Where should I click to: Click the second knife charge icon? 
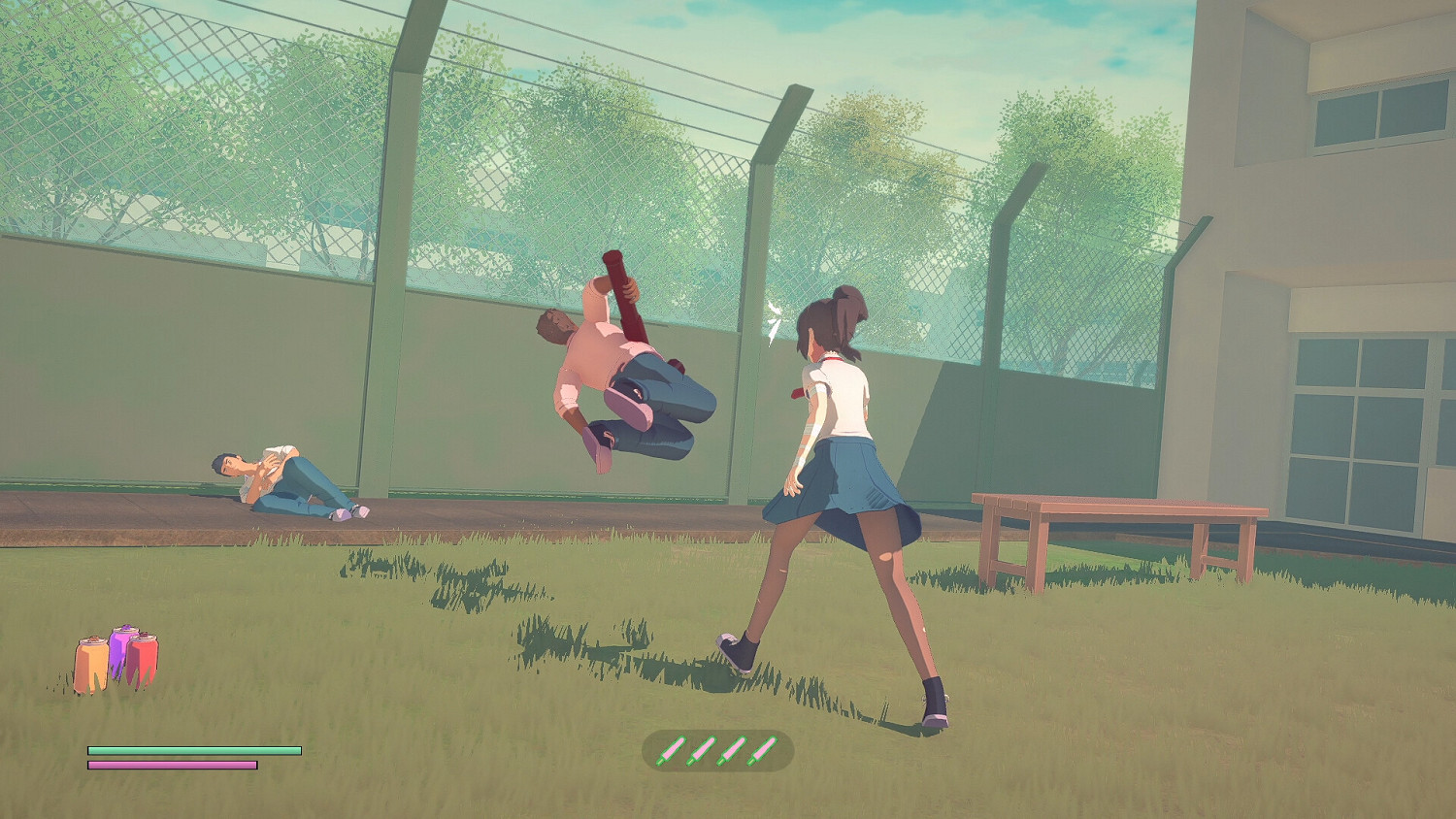701,749
